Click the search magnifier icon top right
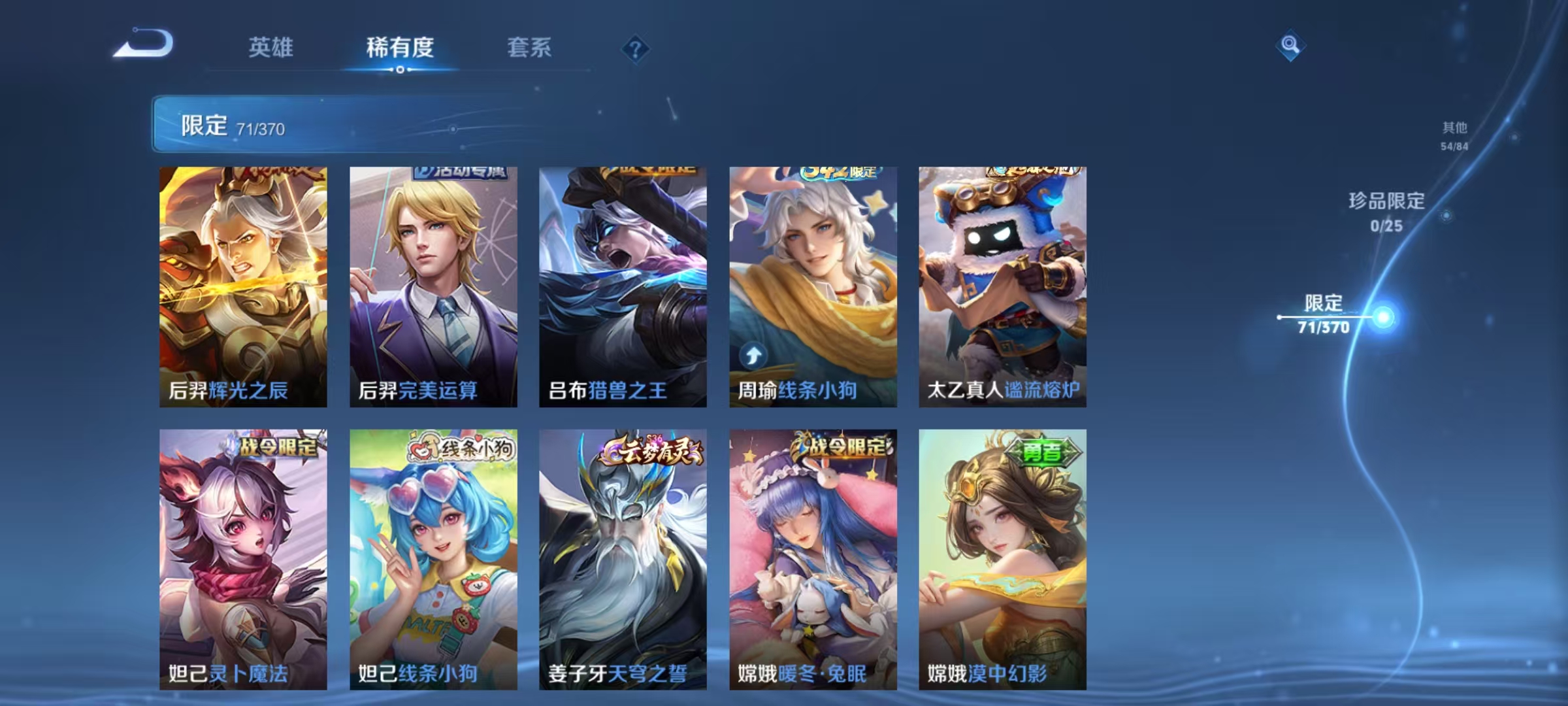 click(1291, 44)
